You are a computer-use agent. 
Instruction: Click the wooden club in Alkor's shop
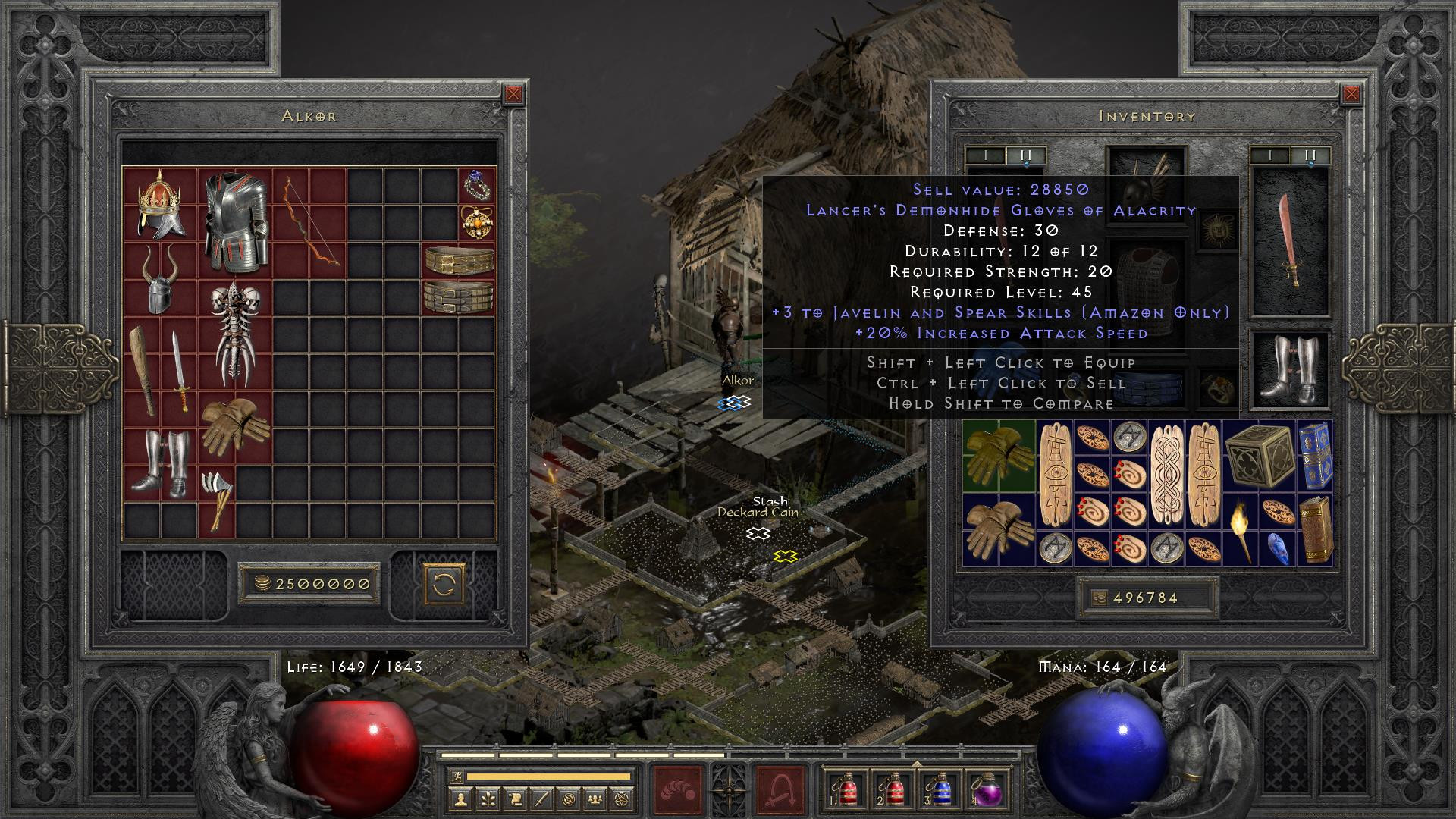(143, 370)
